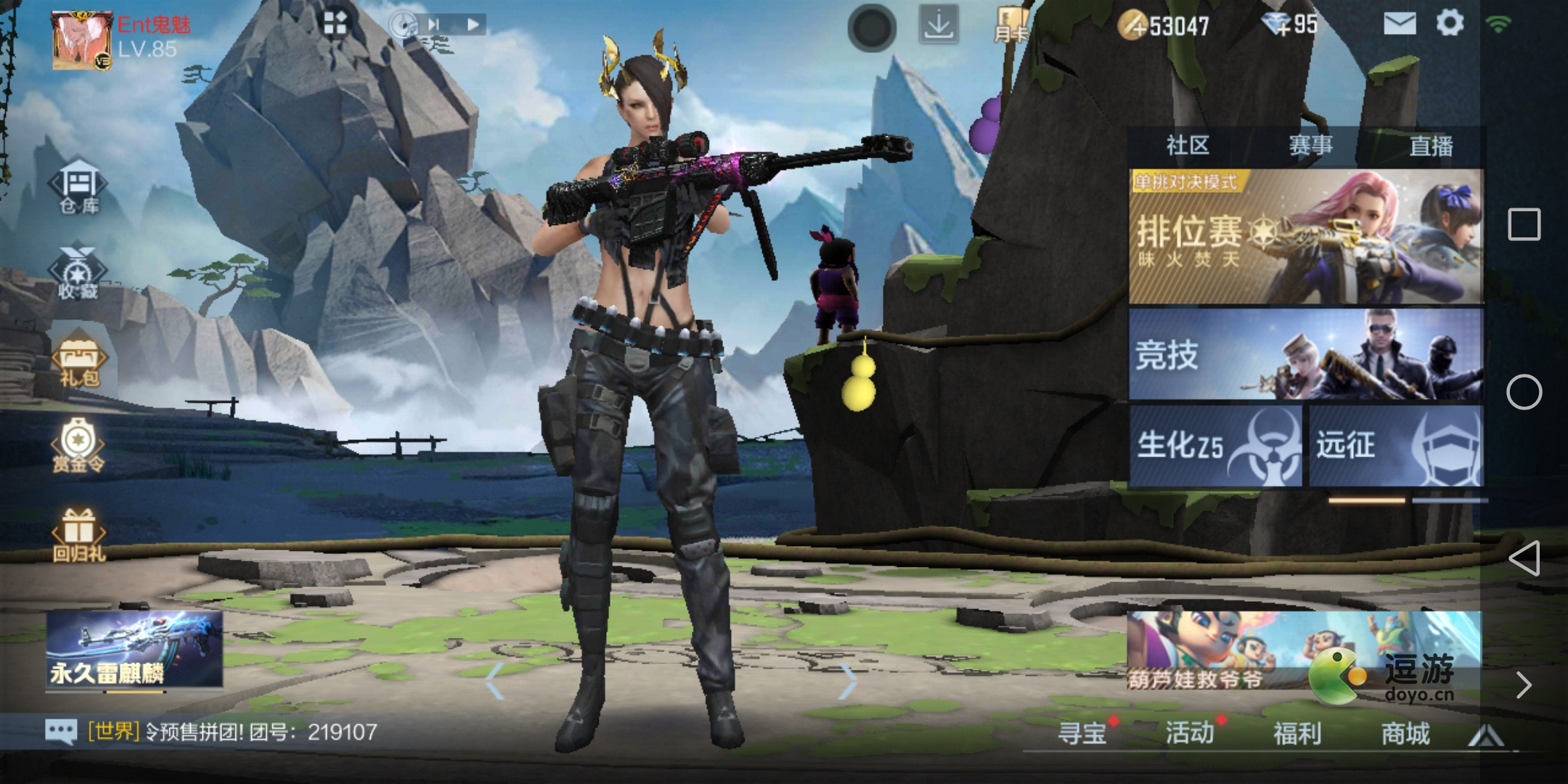Switch to the 赛事 tournaments tab
This screenshot has height=784, width=1568.
[x=1310, y=145]
